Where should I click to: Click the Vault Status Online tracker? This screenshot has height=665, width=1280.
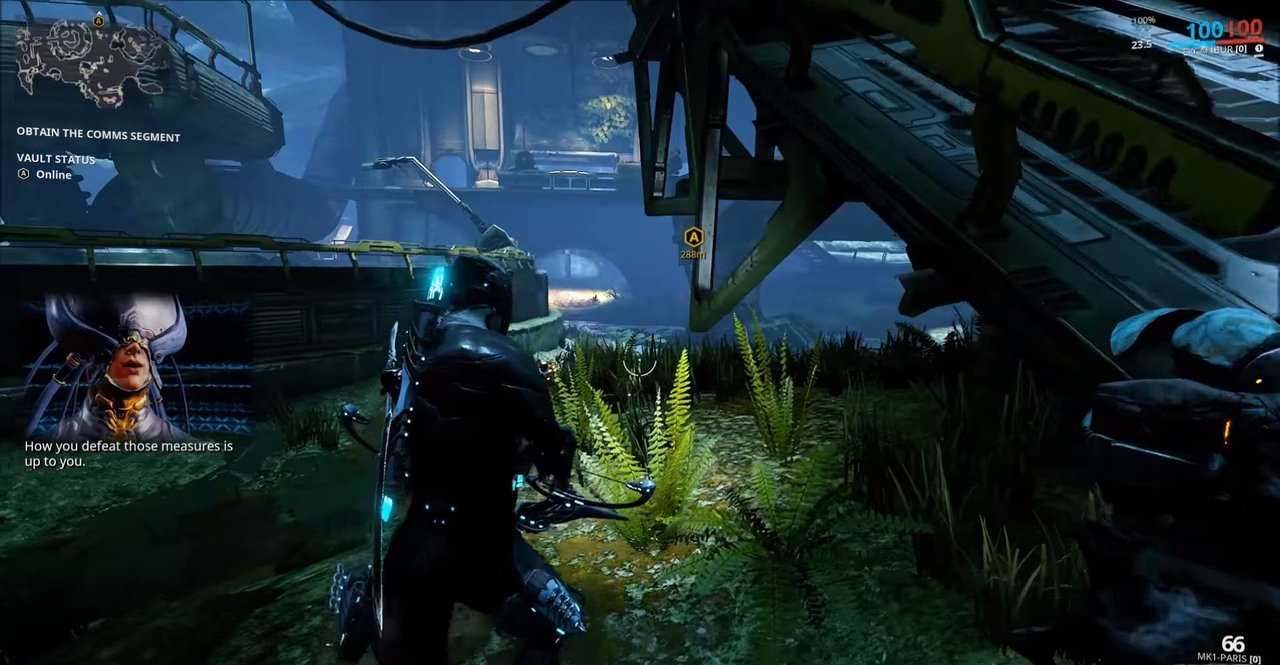[x=55, y=167]
